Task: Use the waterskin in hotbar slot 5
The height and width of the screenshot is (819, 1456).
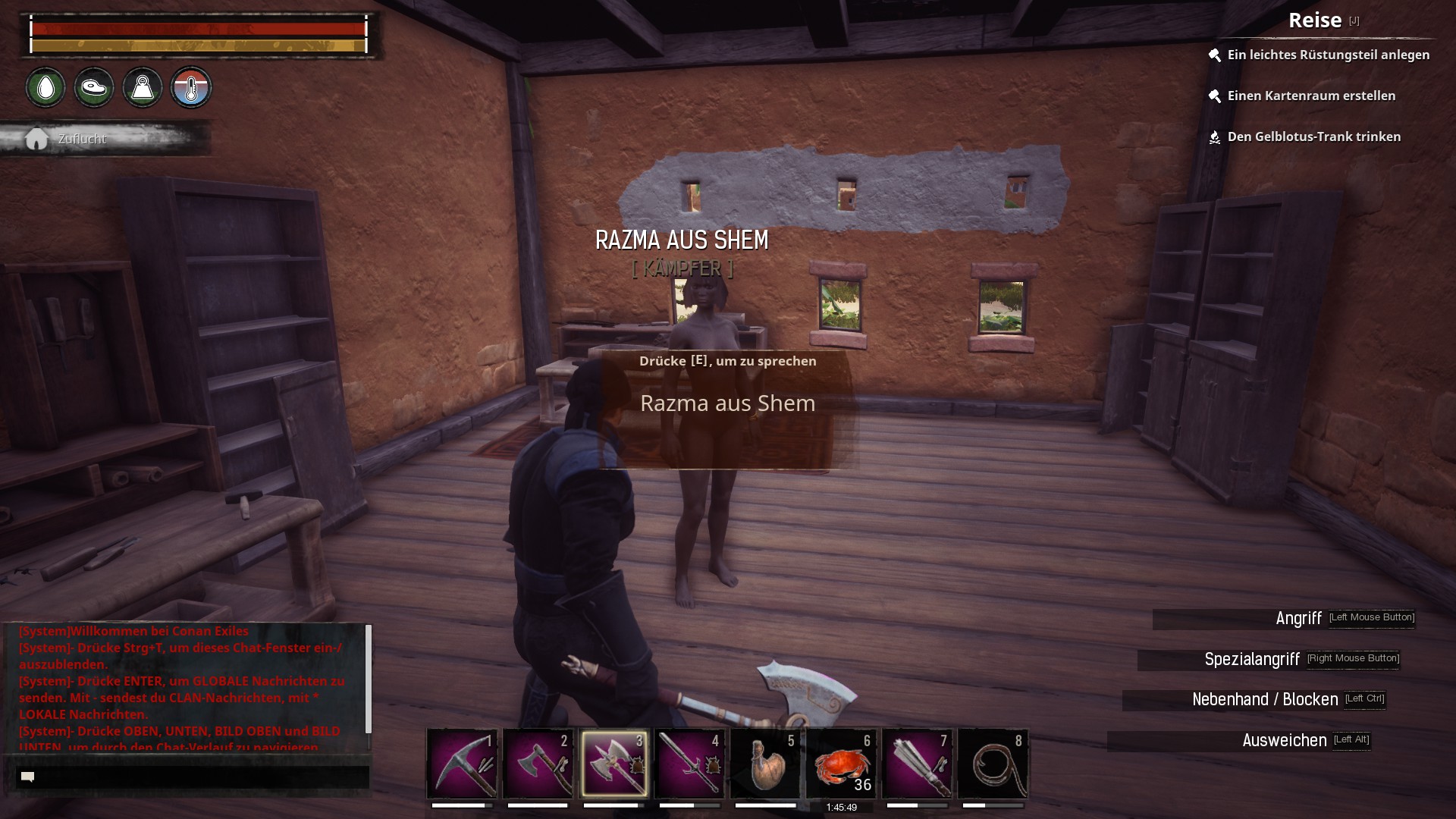Action: 765,763
